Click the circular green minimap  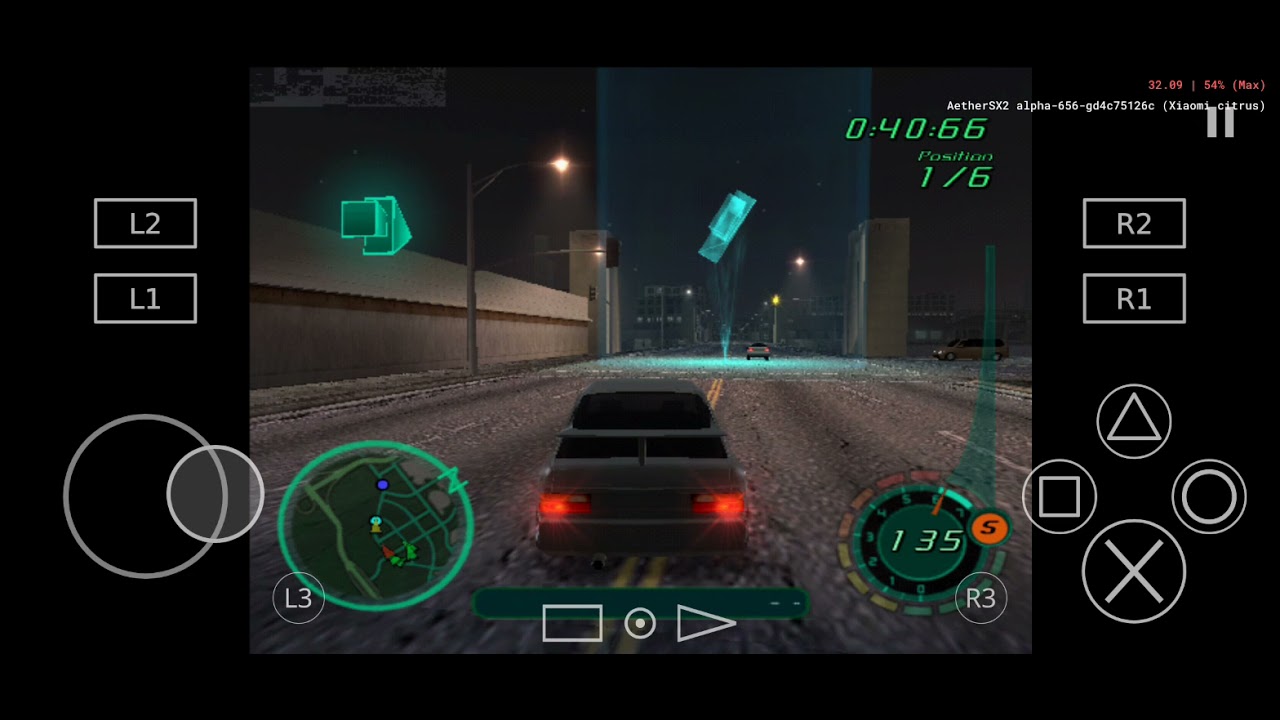(x=375, y=525)
